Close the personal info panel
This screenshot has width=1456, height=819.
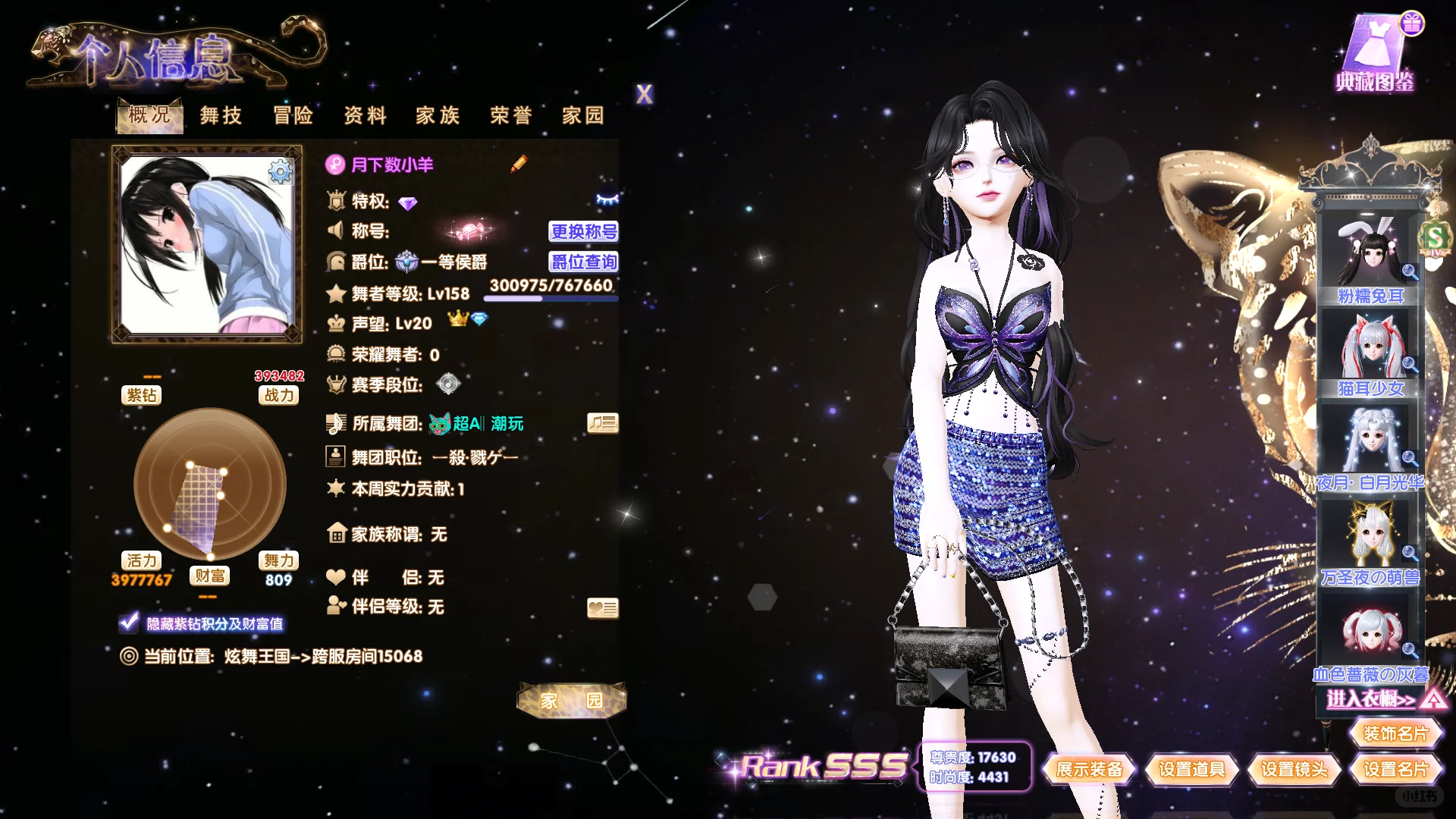pyautogui.click(x=644, y=95)
